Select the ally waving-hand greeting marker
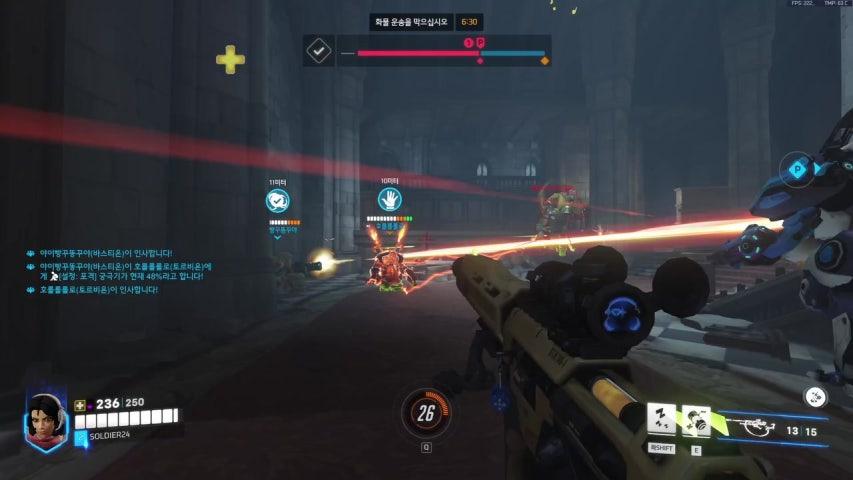The height and width of the screenshot is (480, 853). pyautogui.click(x=389, y=200)
